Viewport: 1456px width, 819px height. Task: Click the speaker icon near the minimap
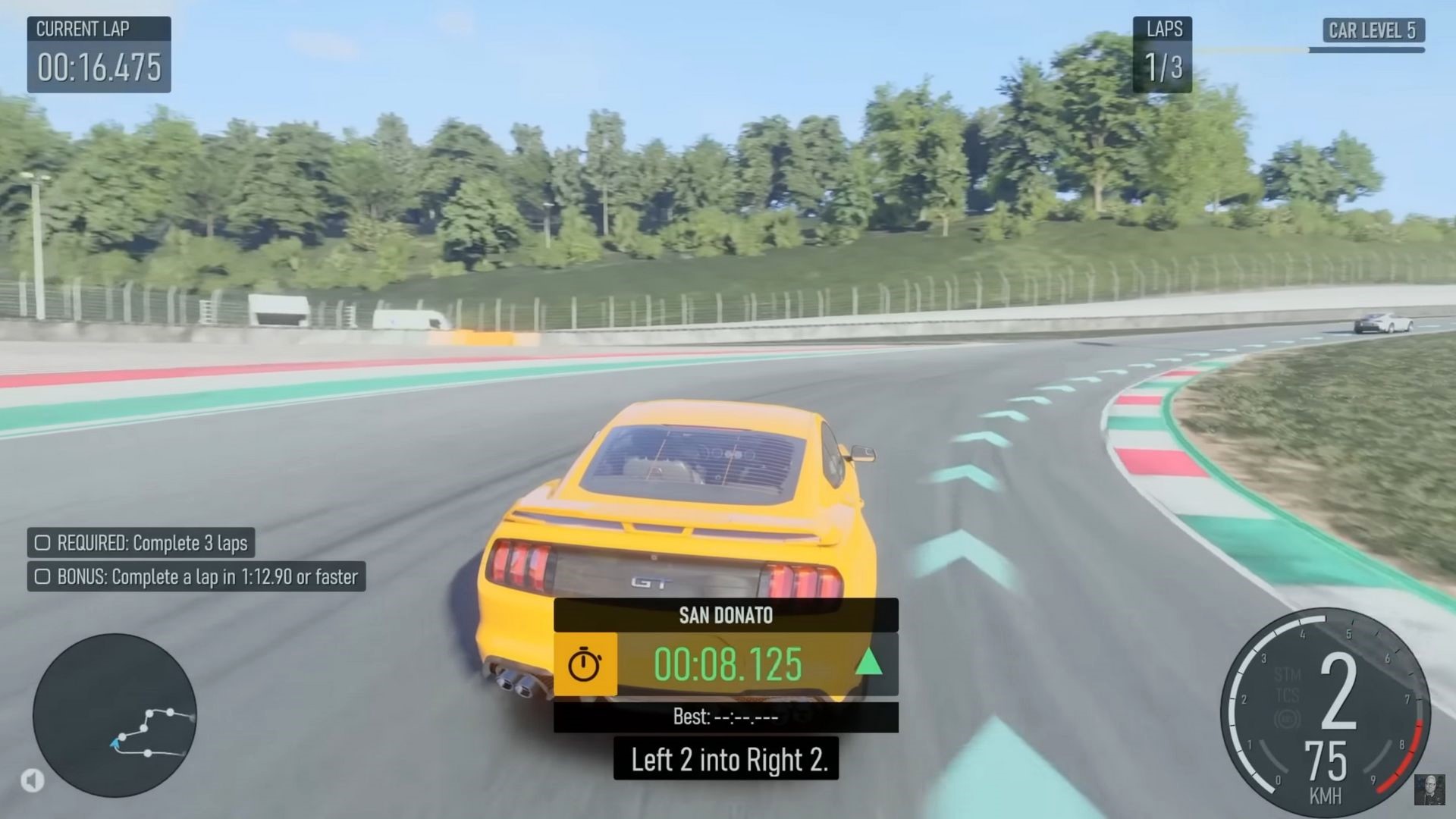pyautogui.click(x=32, y=780)
